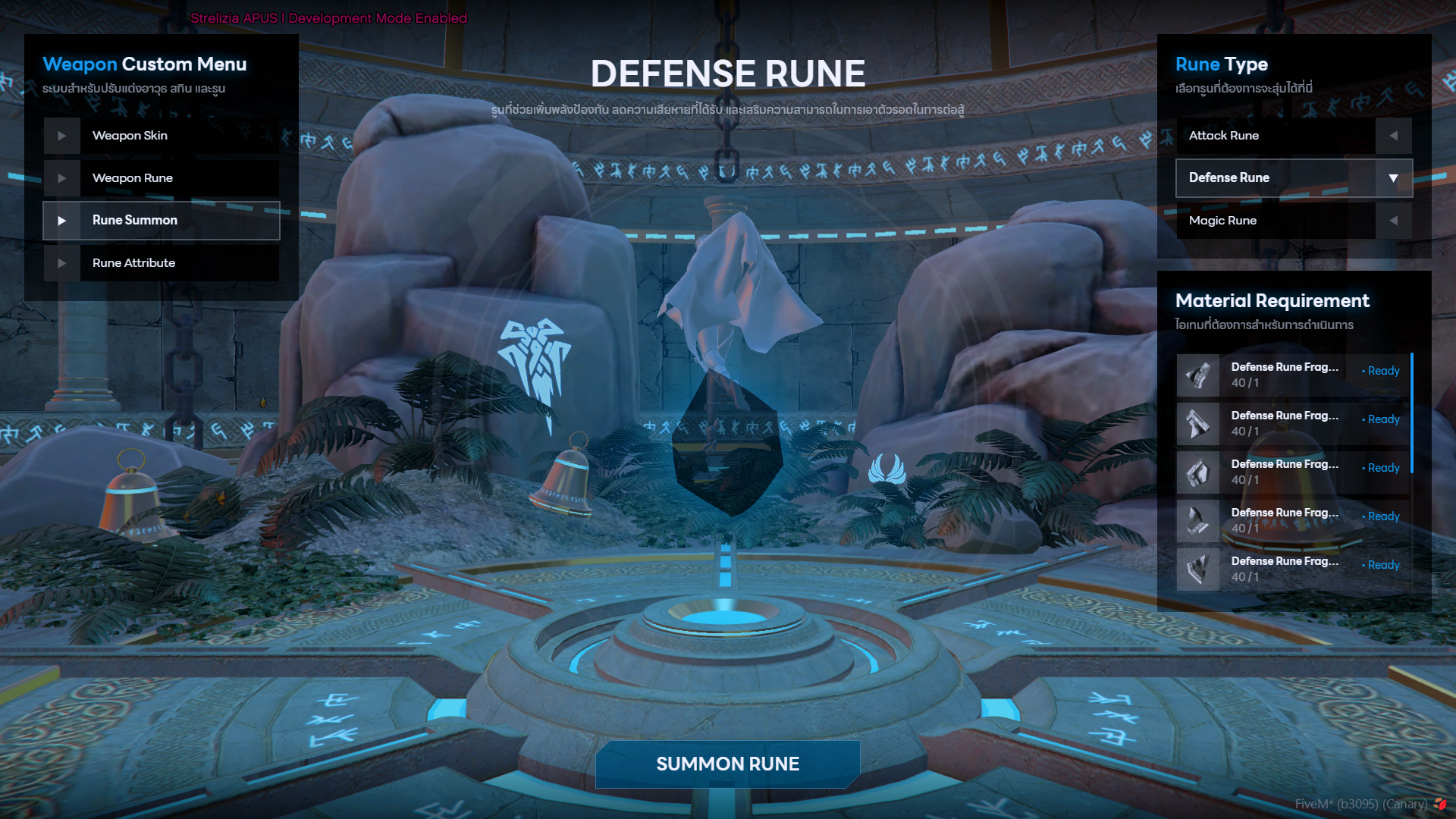The width and height of the screenshot is (1456, 819).
Task: Select the fourth Defense Rune Fragment icon
Action: [x=1198, y=520]
